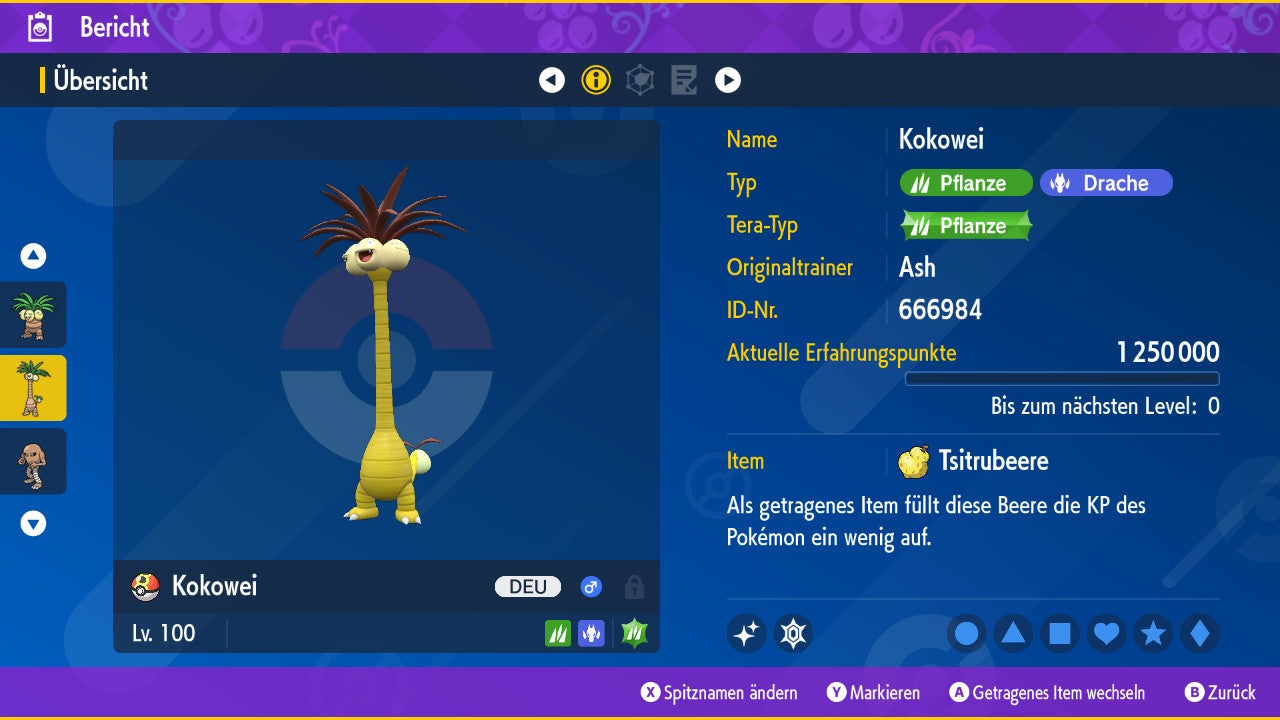Screen dimensions: 1280x720
Task: Toggle the heart marking
Action: [x=1107, y=633]
